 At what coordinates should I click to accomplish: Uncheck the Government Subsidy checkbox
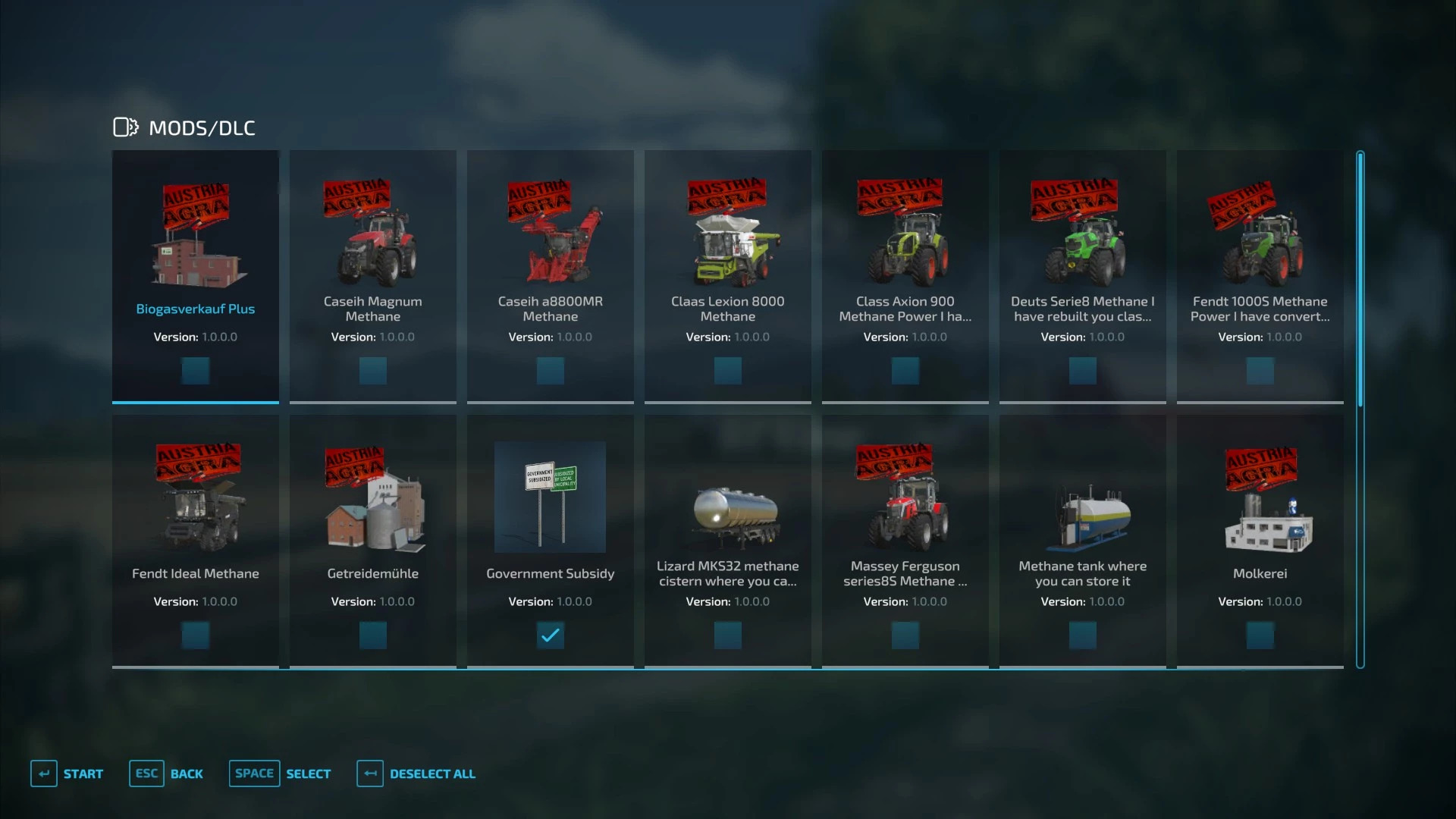point(551,635)
